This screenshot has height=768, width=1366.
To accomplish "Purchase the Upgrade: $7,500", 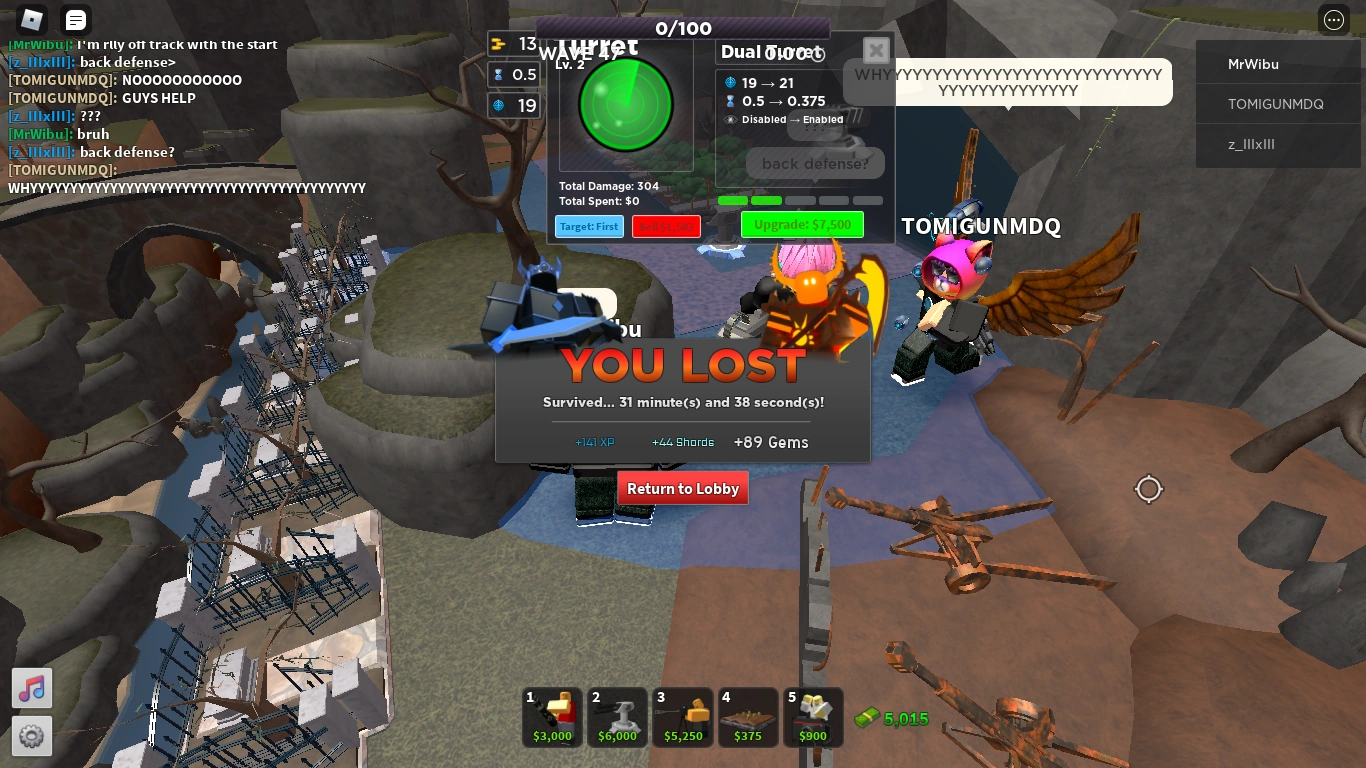I will pos(802,224).
